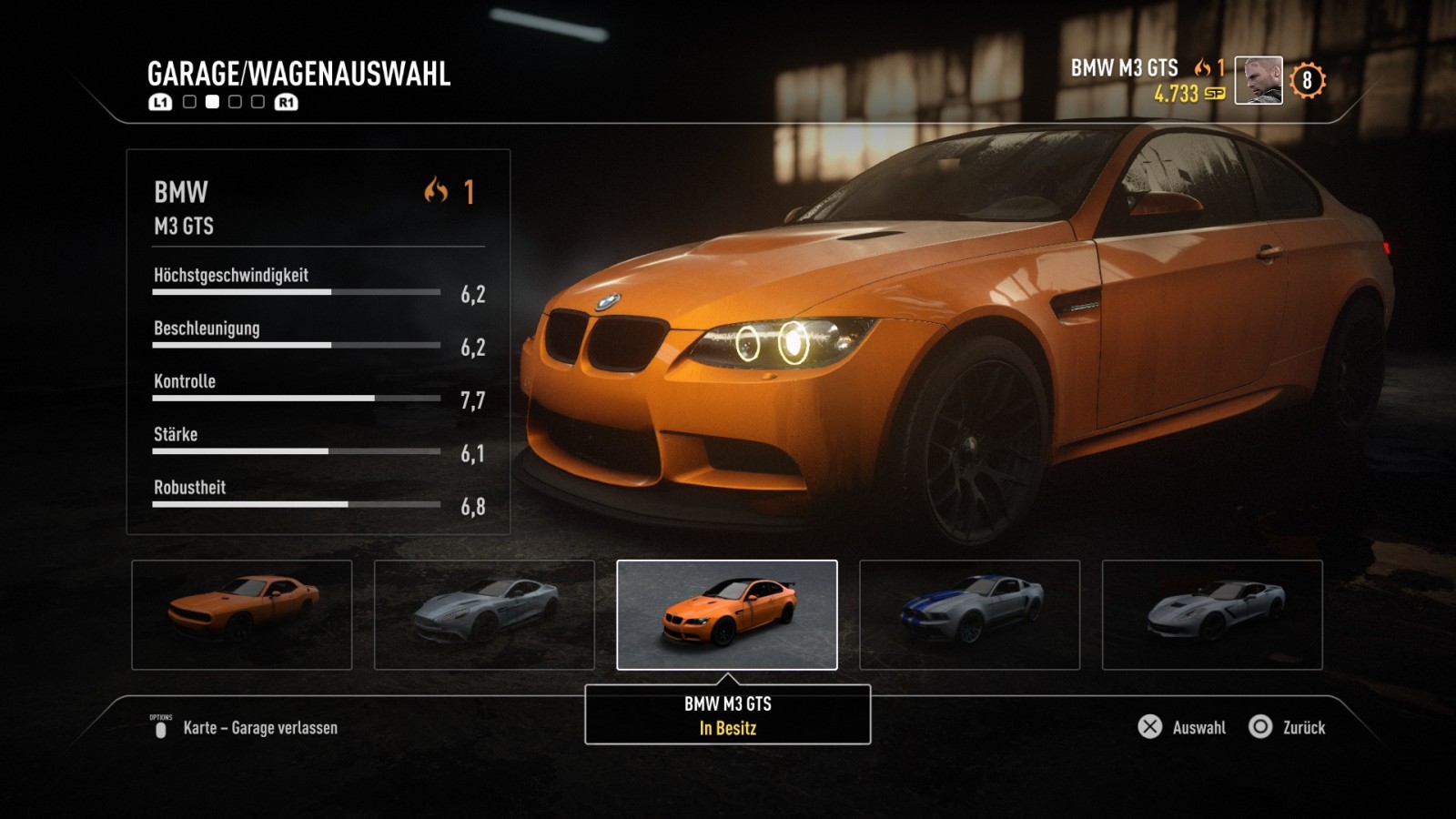Click the orange level 8 gear badge
The height and width of the screenshot is (819, 1456).
tap(1308, 81)
